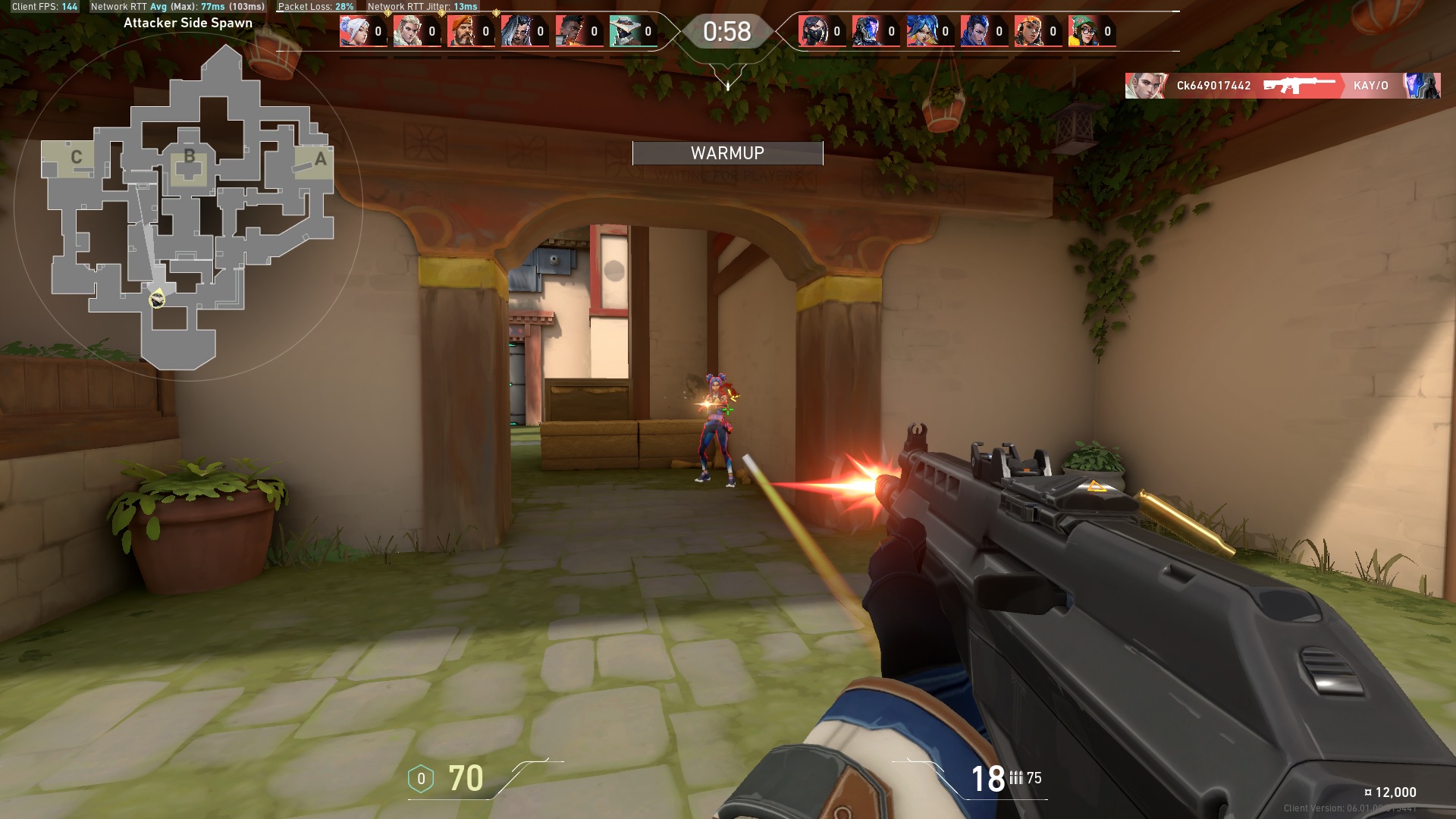Select Killjoy's portrait in the team bar

click(x=1083, y=32)
